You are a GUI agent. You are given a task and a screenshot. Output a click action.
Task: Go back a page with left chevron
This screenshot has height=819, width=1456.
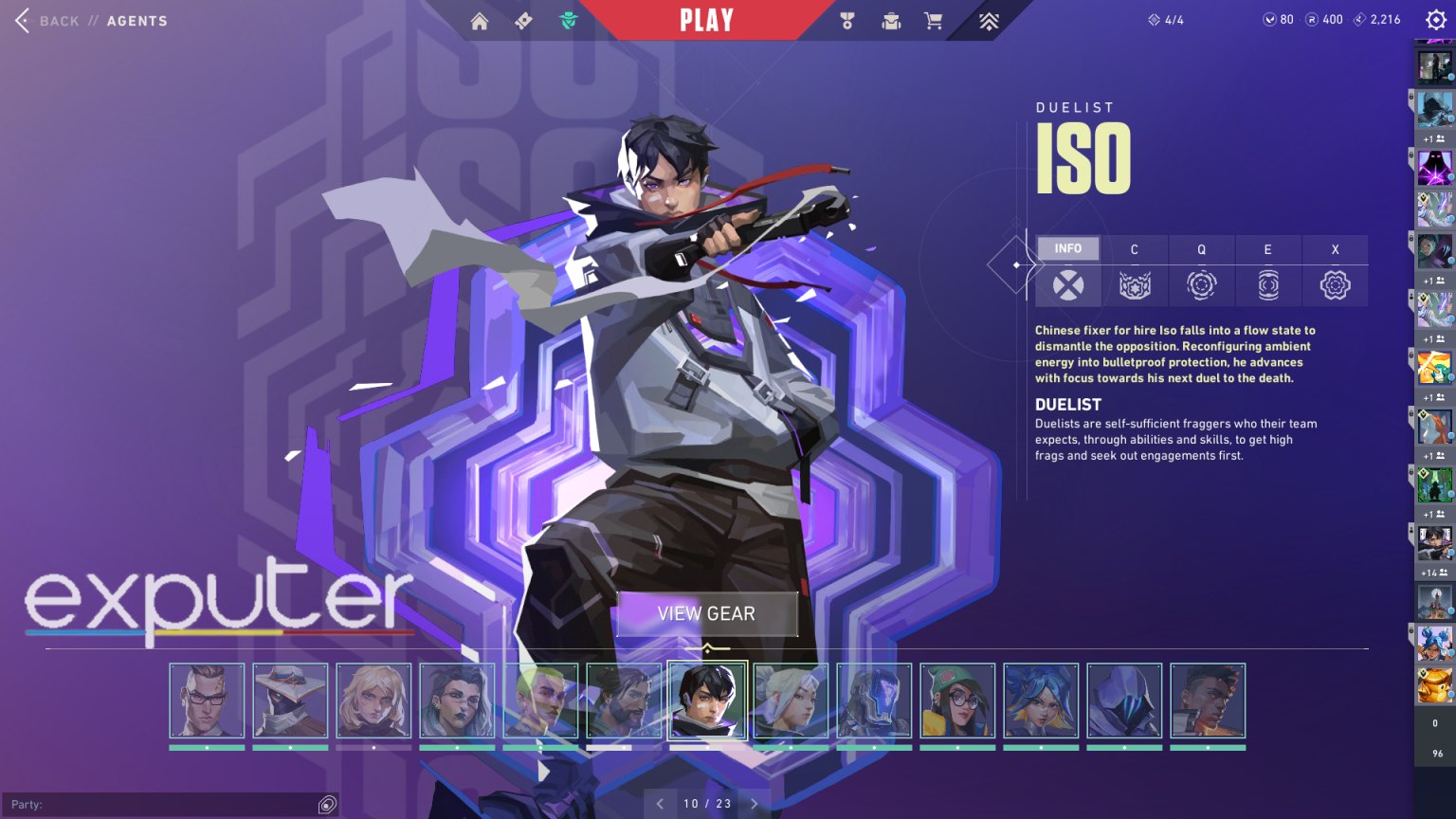click(660, 803)
